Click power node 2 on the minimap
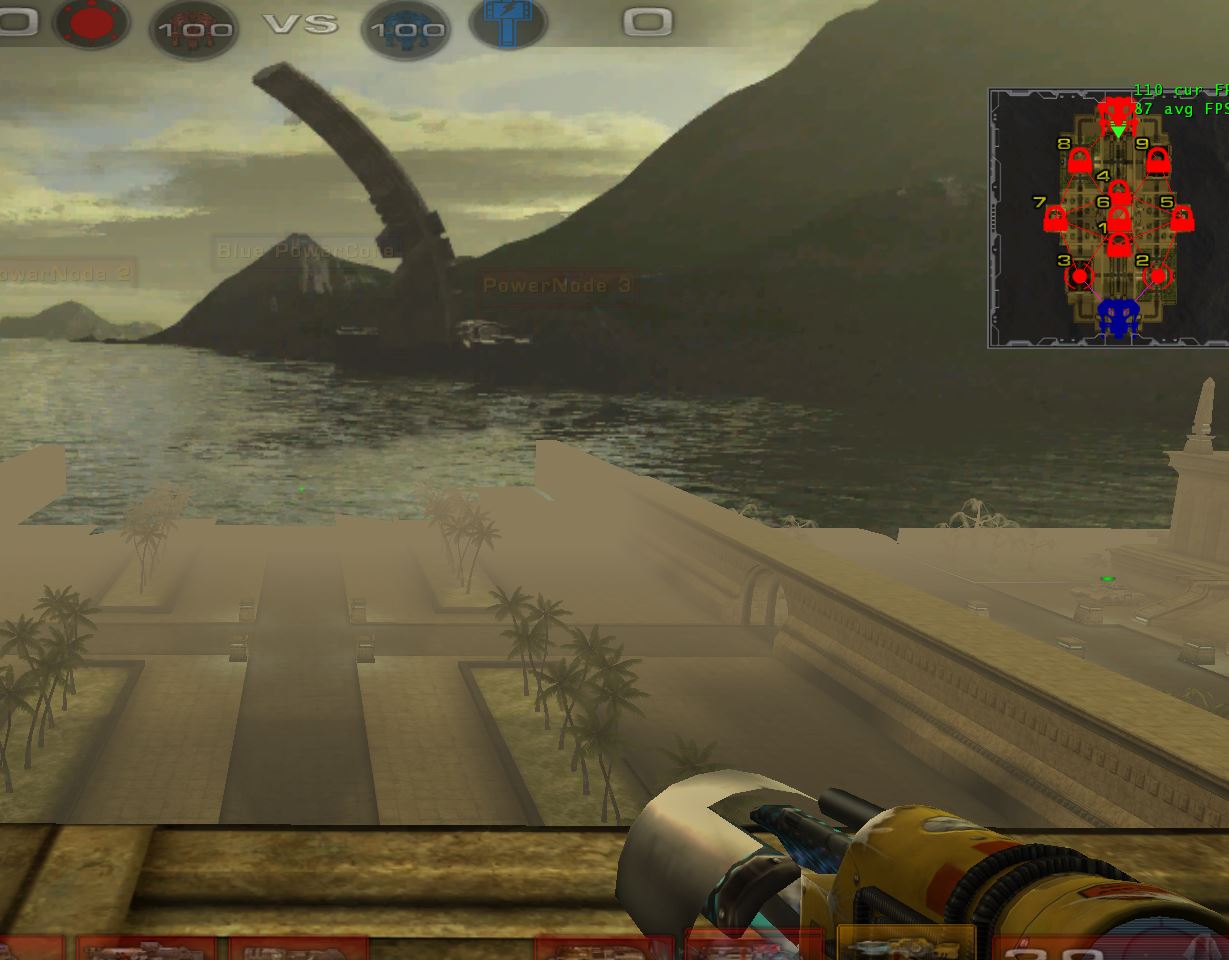The height and width of the screenshot is (960, 1229). click(1158, 275)
